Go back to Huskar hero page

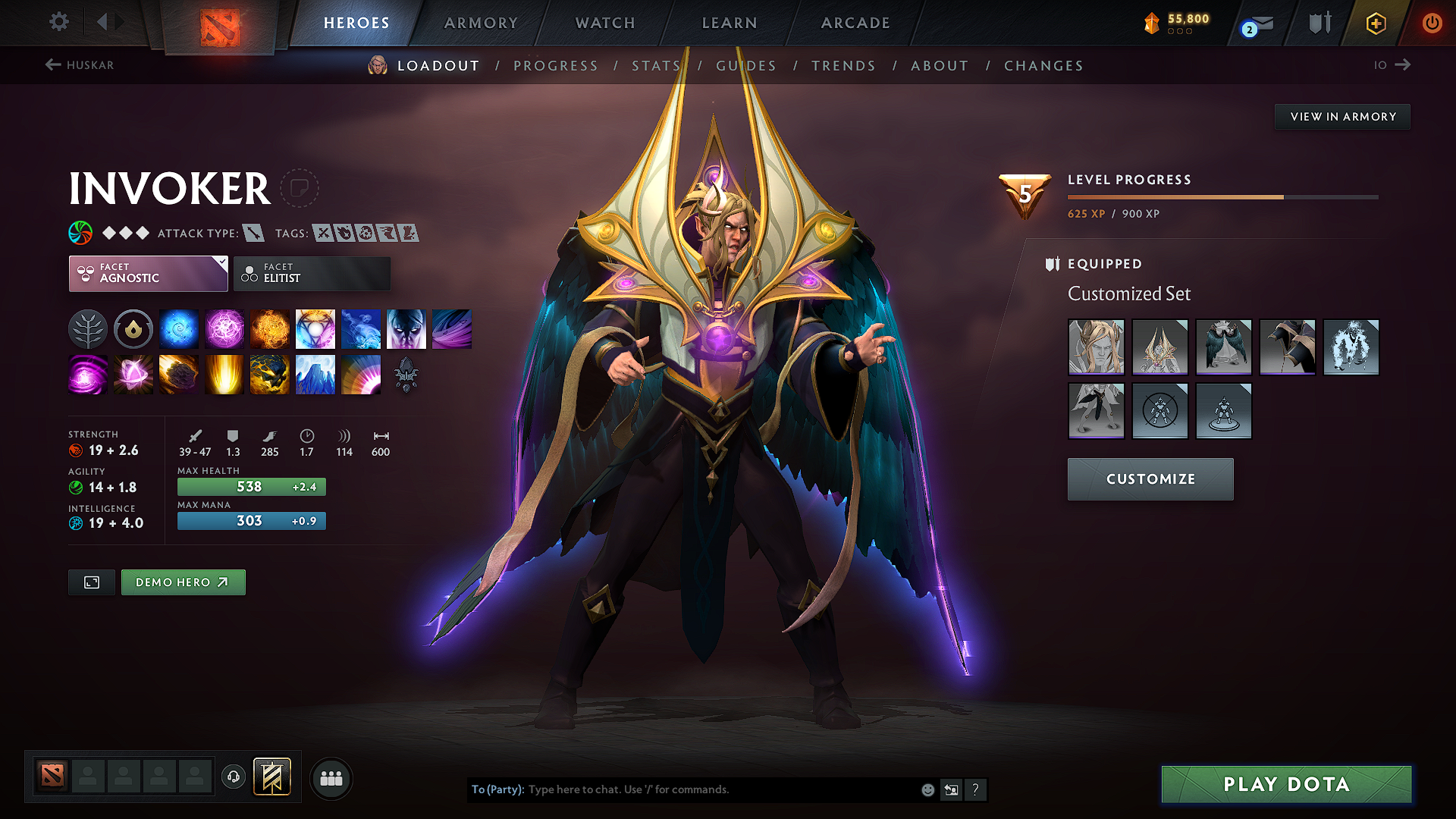pos(80,65)
